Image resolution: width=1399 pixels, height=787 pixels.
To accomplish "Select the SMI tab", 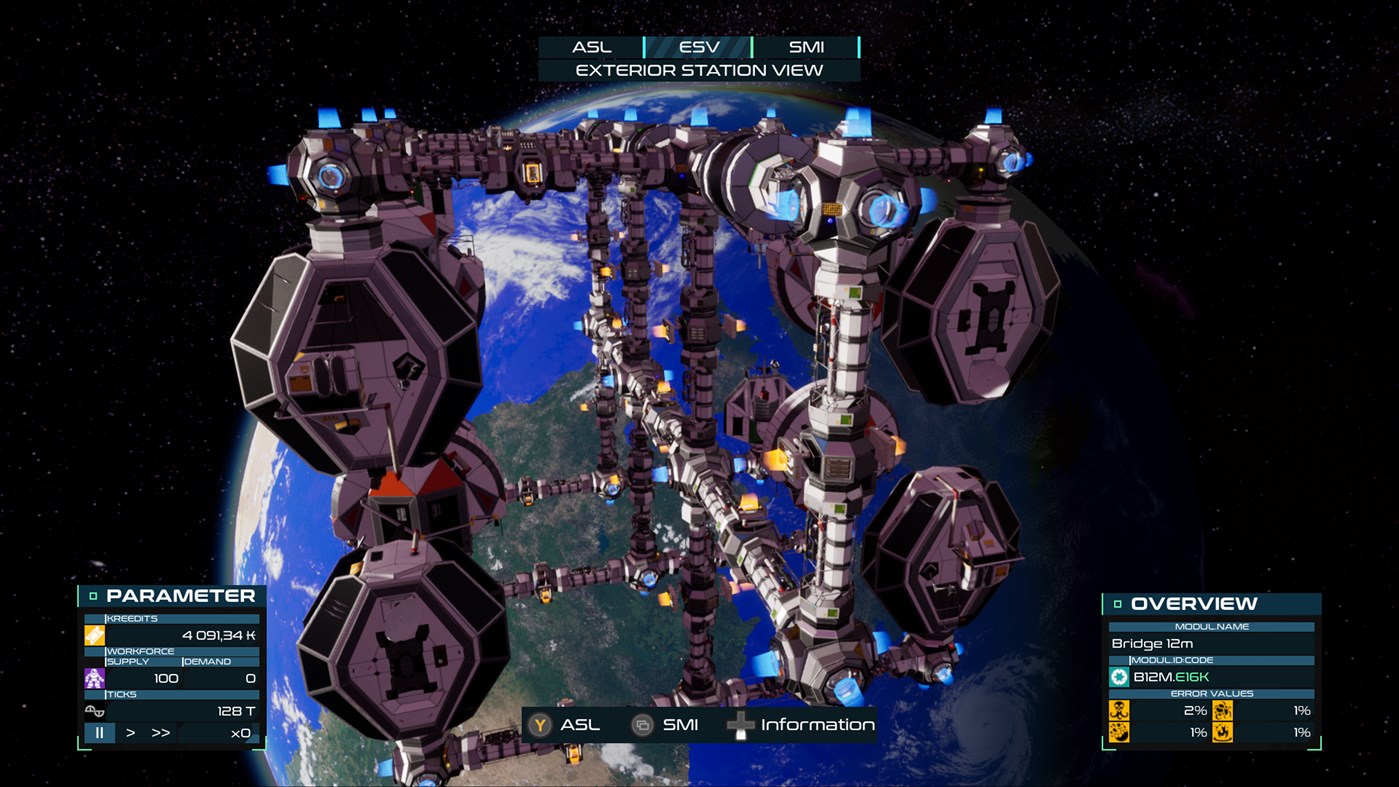I will tap(806, 46).
